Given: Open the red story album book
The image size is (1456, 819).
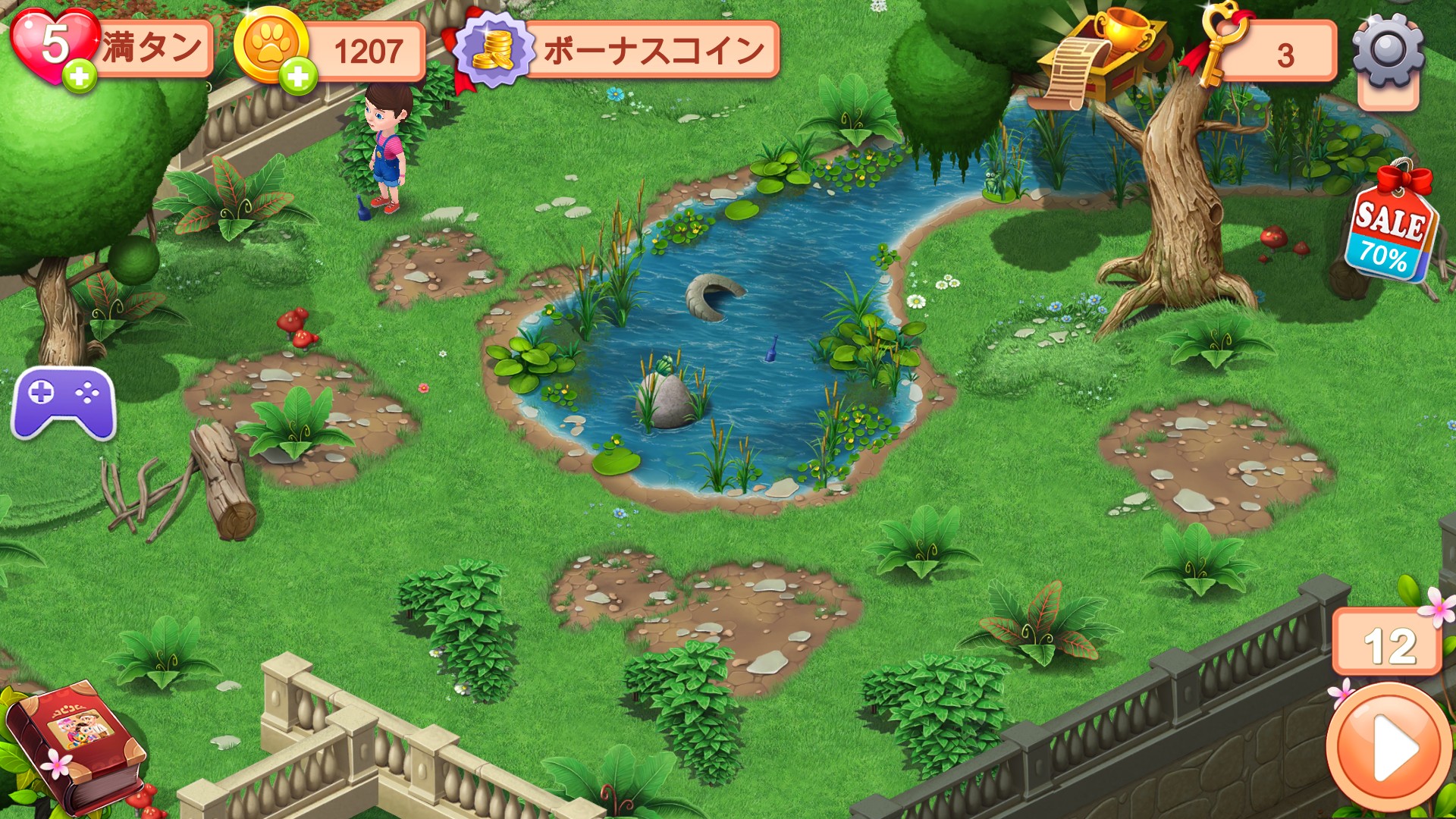Looking at the screenshot, I should [x=76, y=743].
